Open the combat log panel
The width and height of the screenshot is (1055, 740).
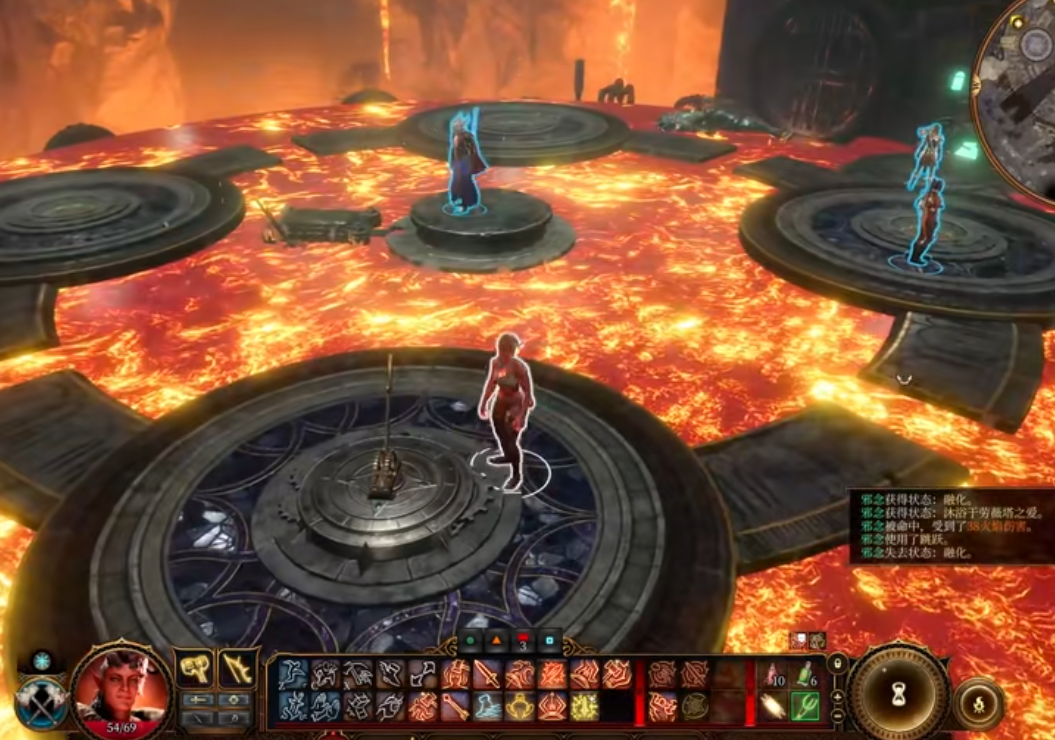[x=950, y=526]
